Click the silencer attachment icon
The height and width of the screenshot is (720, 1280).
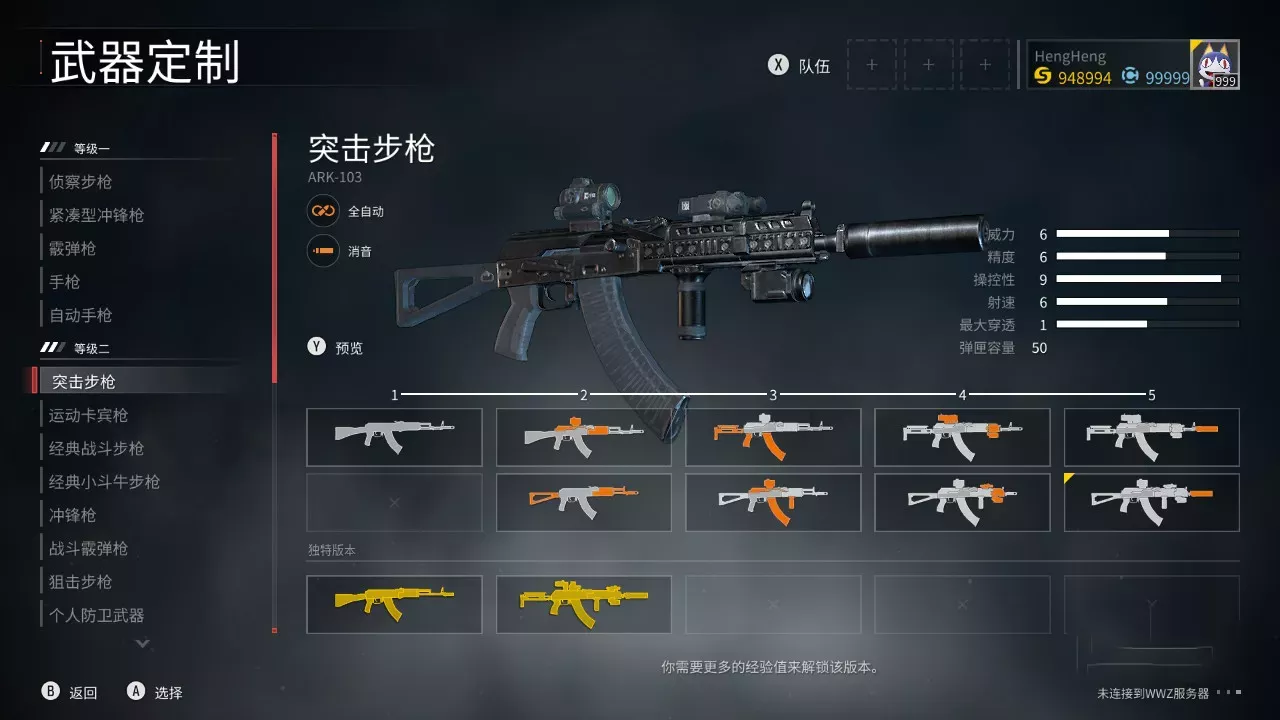pos(321,252)
